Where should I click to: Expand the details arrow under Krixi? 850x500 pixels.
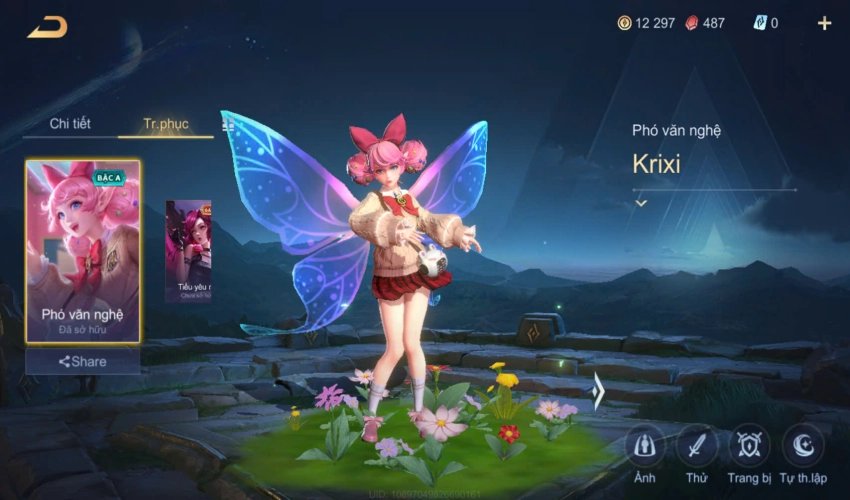coord(641,203)
